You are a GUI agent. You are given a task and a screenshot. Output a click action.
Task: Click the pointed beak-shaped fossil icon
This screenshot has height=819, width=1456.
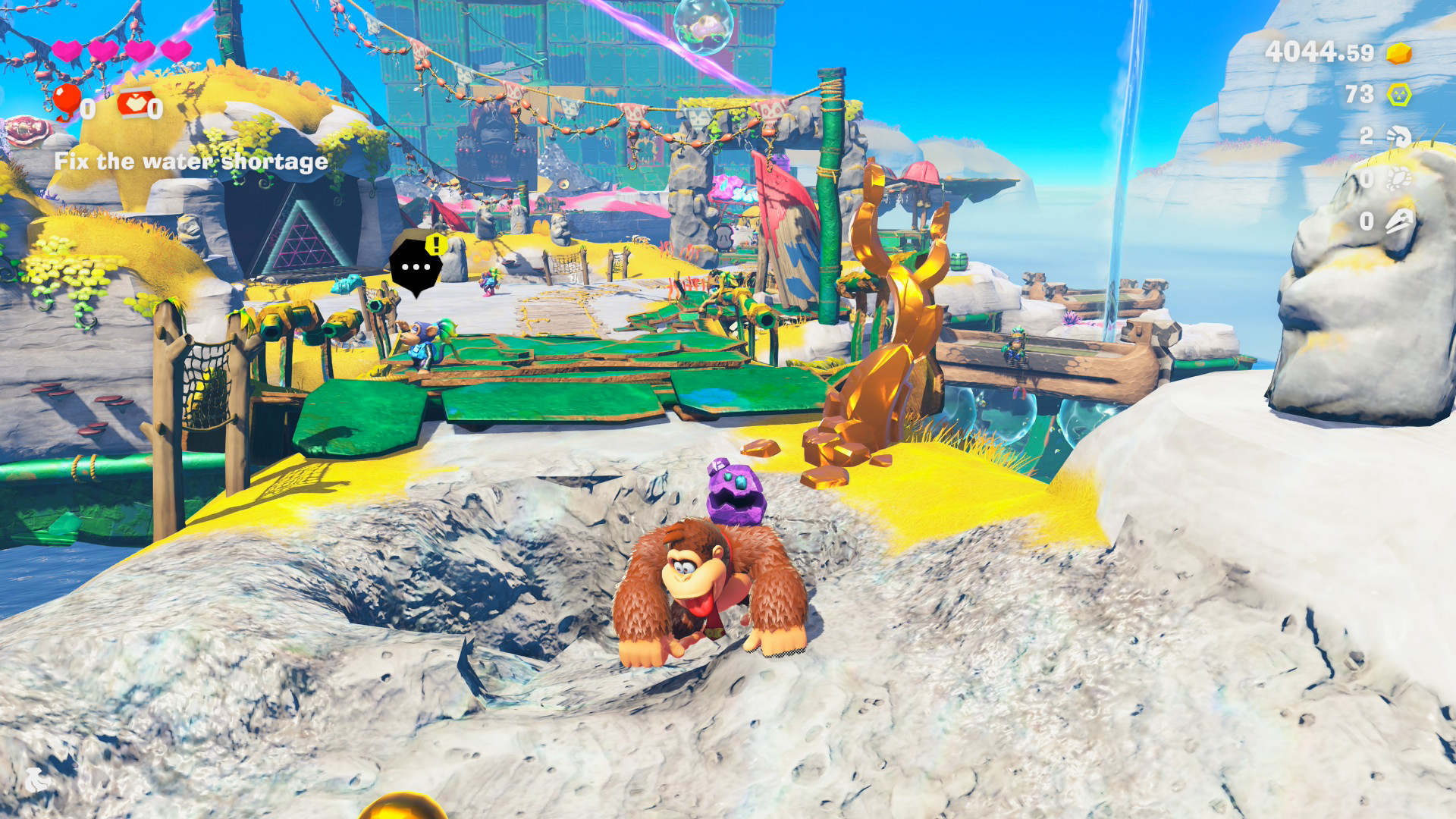click(x=1398, y=221)
